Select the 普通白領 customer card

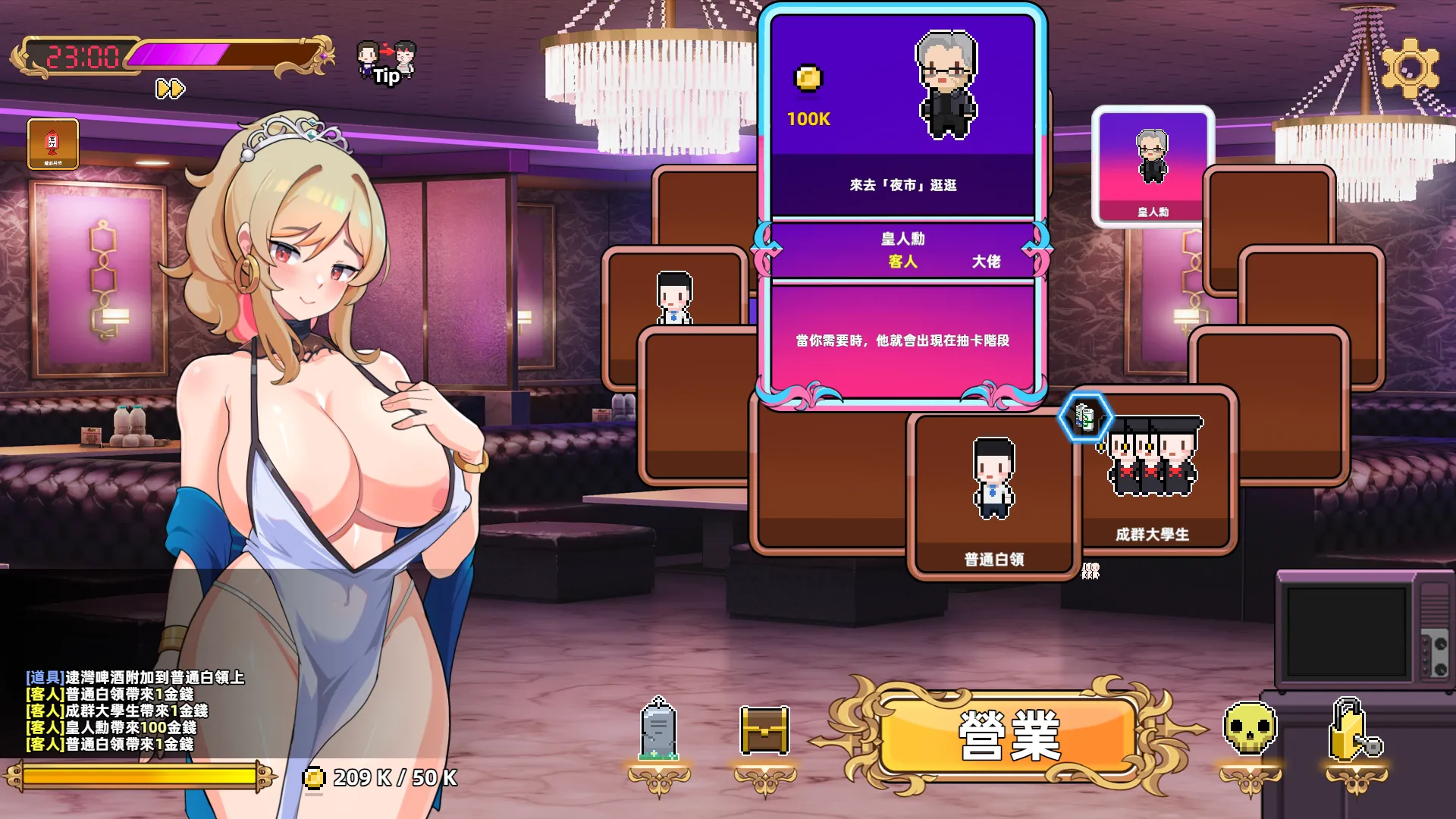pos(993,497)
